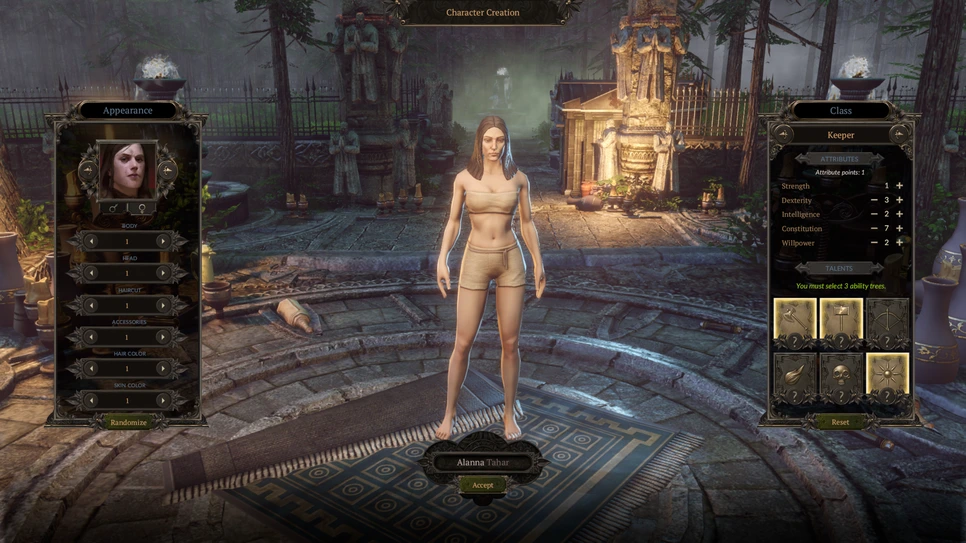Screen dimensions: 966x543
Task: Show the previous portrait
Action: pos(88,171)
